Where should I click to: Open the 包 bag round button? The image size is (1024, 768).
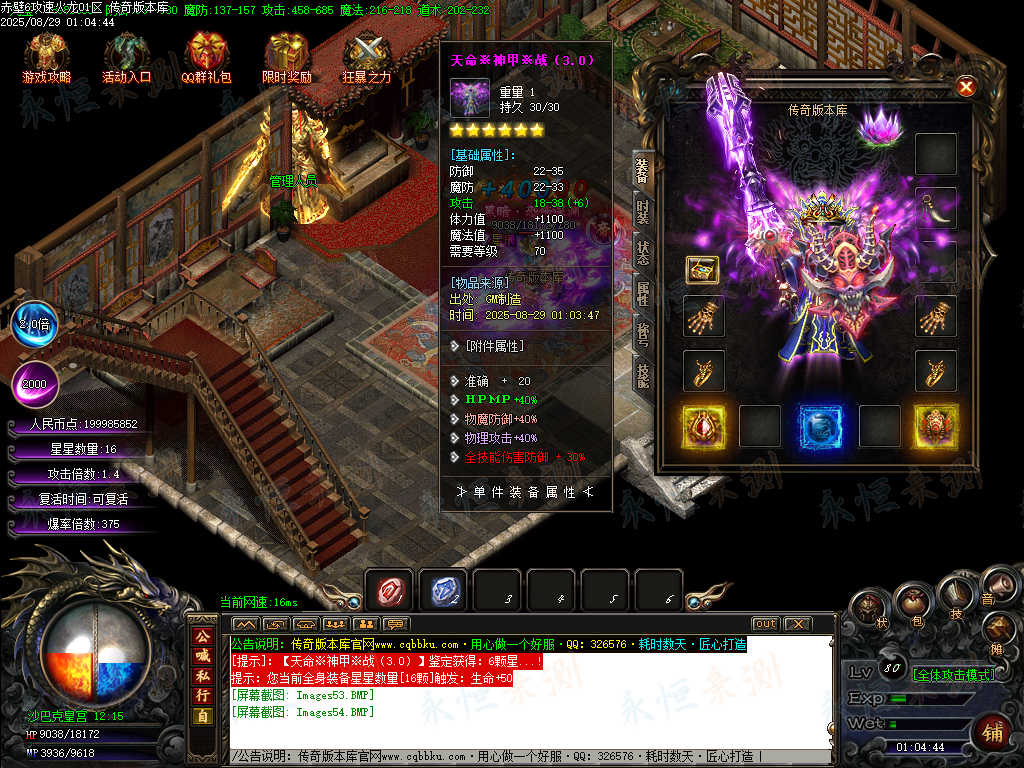click(913, 604)
